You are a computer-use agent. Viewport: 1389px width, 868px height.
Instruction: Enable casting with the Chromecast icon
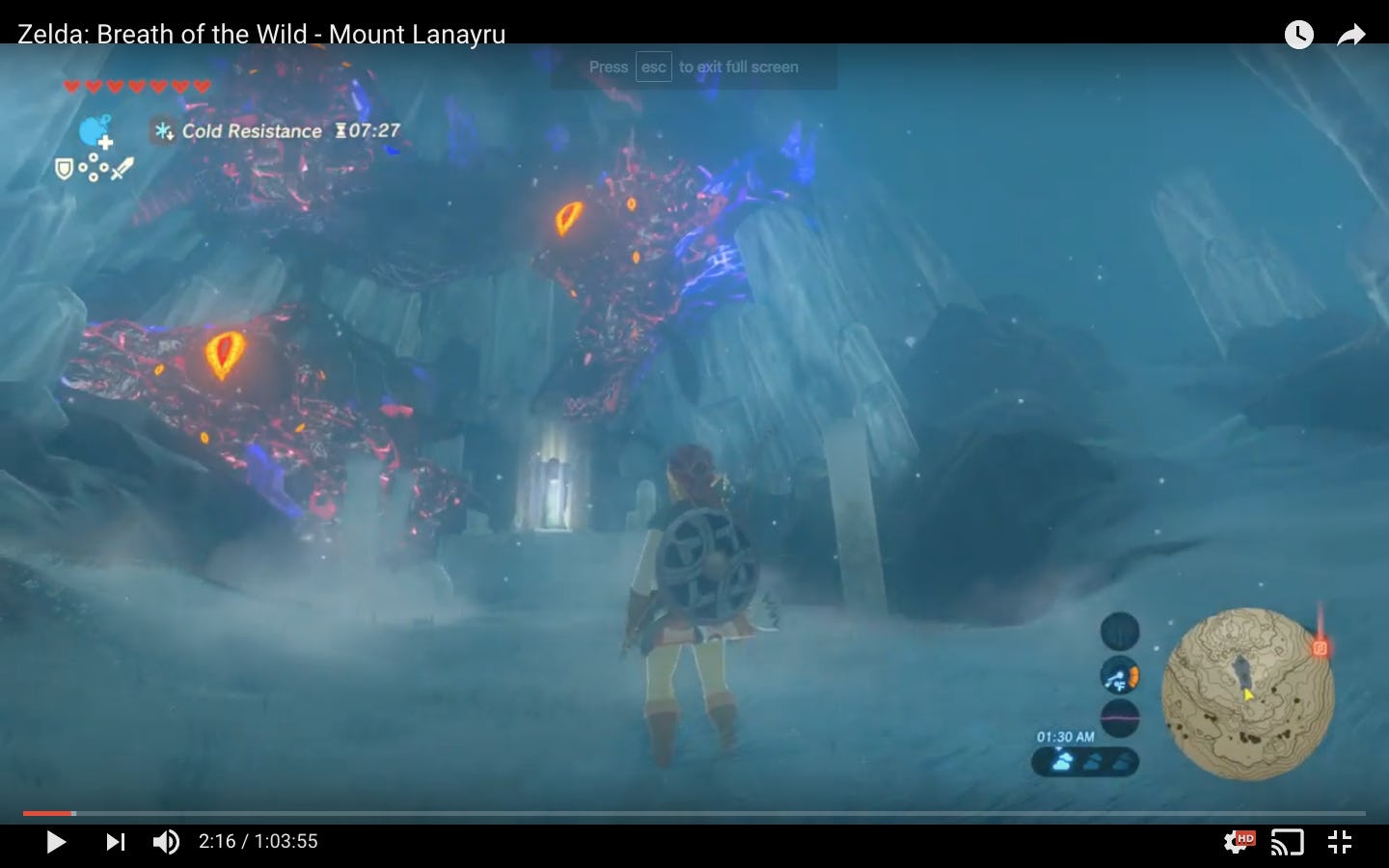[x=1287, y=841]
